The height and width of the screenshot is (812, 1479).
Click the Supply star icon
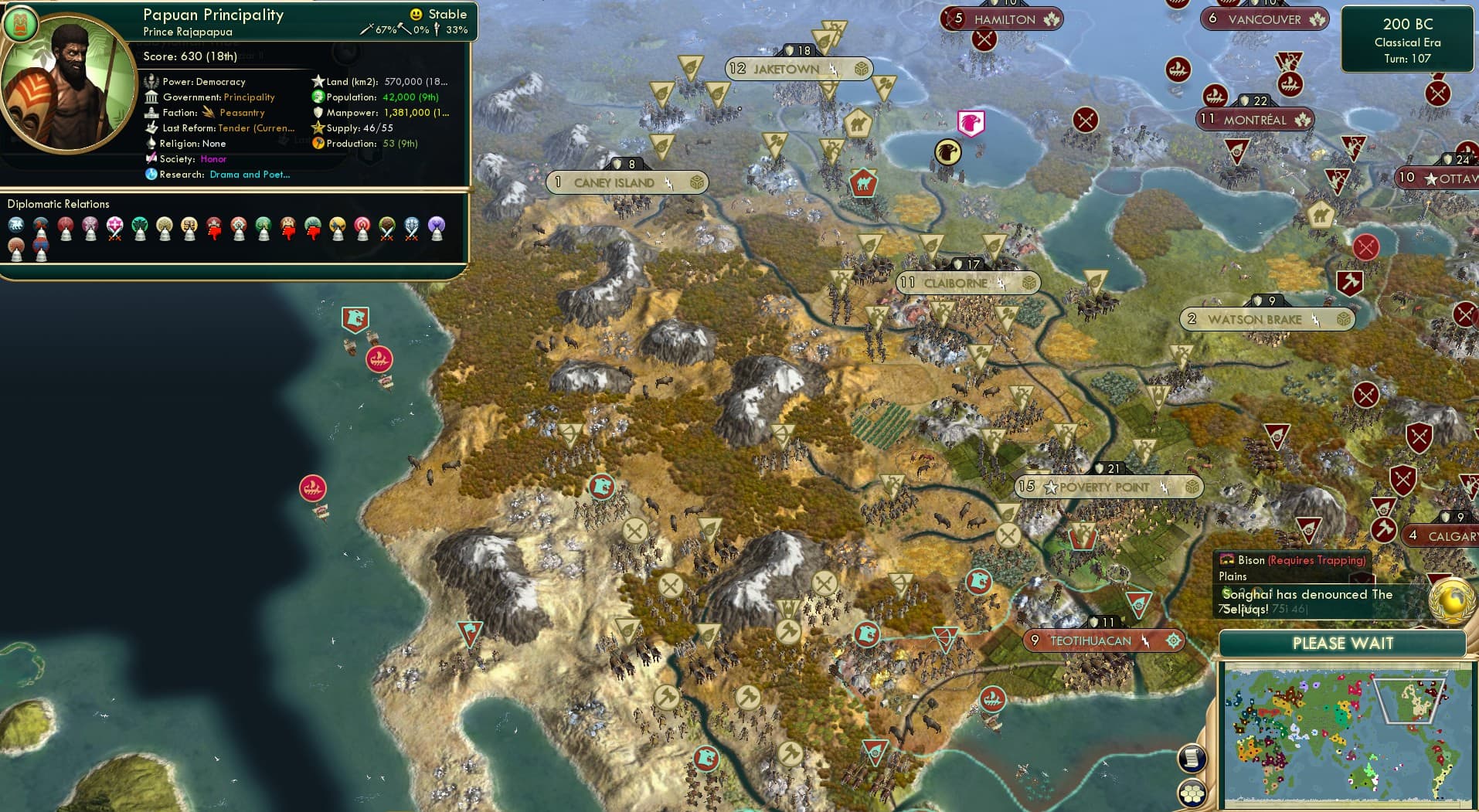pos(317,128)
